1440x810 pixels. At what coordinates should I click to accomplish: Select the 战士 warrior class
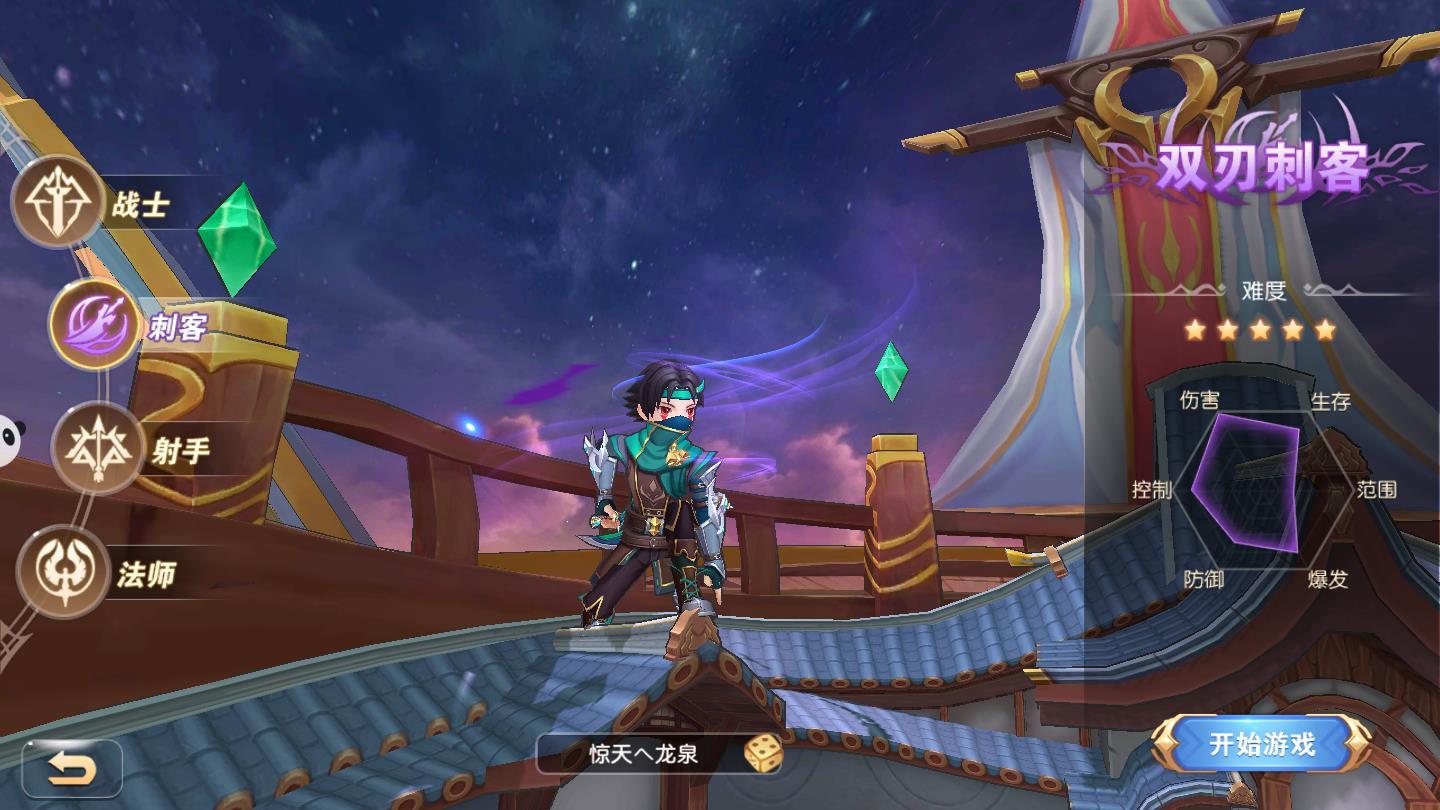[58, 203]
